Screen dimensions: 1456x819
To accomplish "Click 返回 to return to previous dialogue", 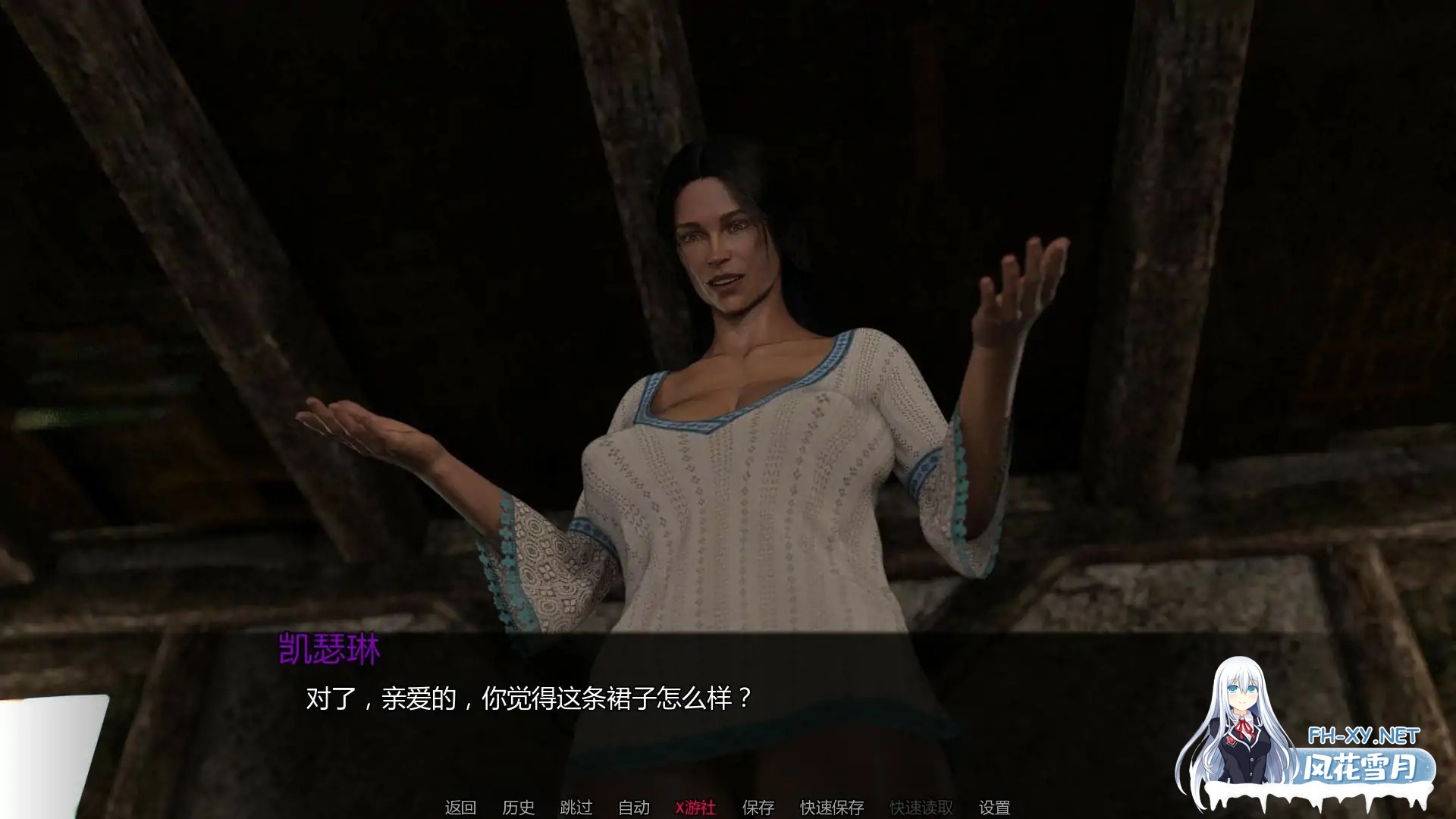I will coord(460,808).
